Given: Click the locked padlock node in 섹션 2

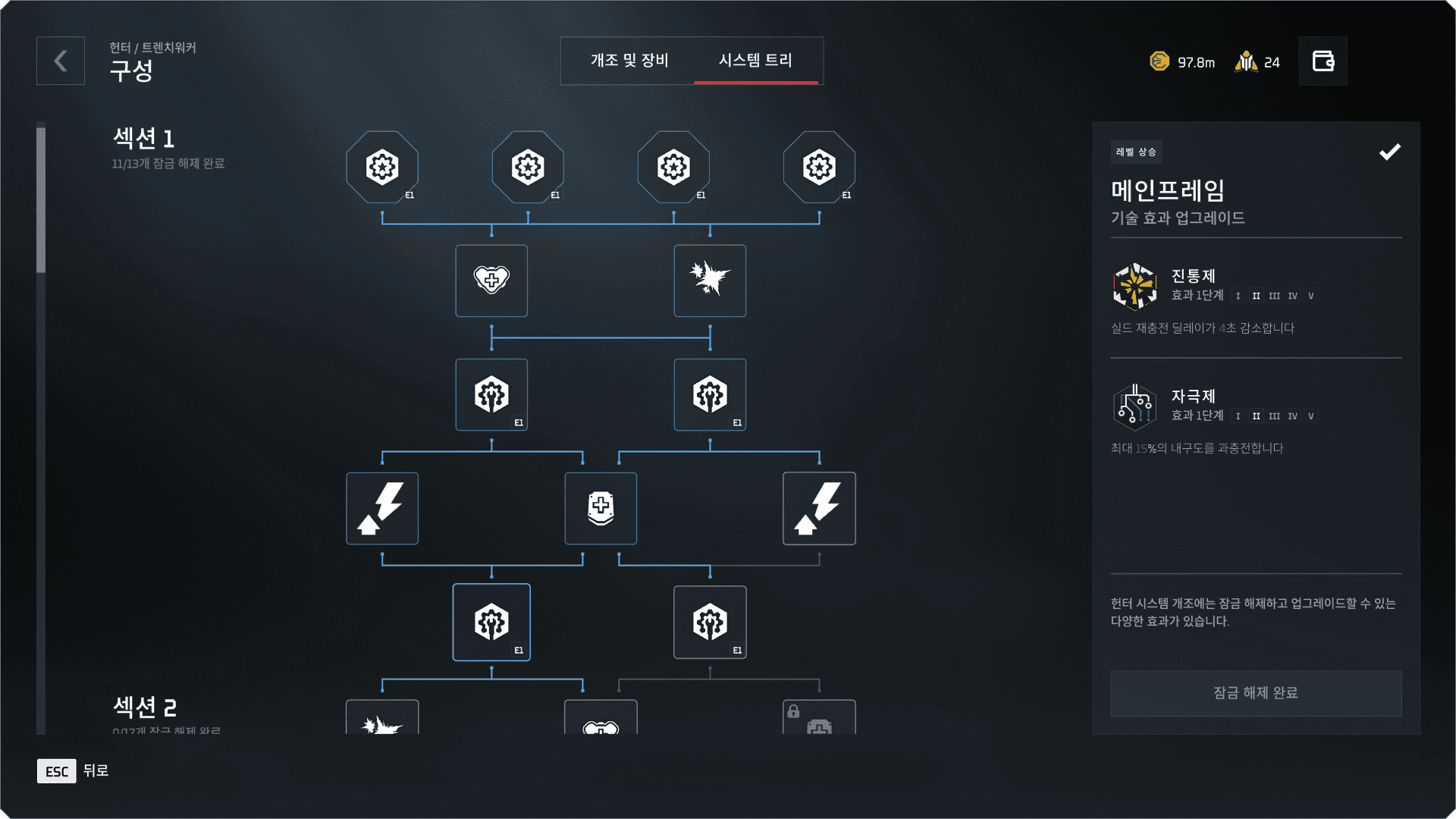Looking at the screenshot, I should [x=819, y=717].
